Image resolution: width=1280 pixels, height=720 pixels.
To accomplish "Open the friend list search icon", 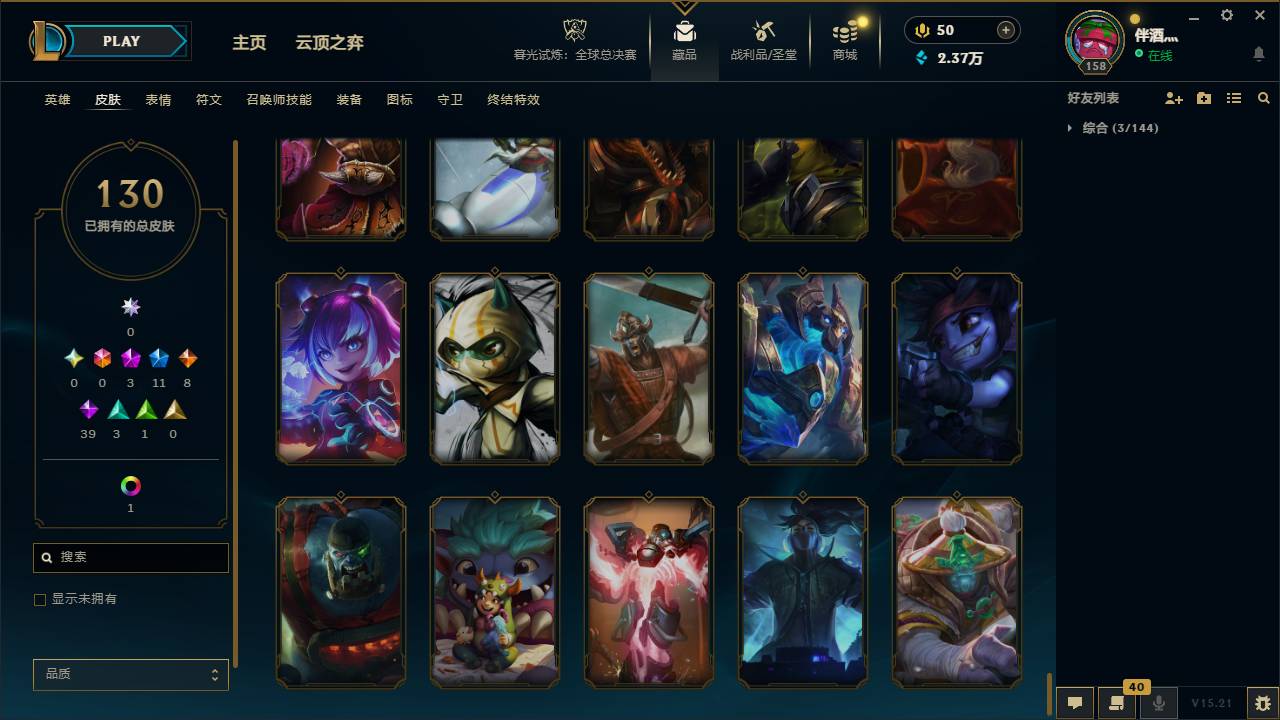I will (x=1264, y=97).
